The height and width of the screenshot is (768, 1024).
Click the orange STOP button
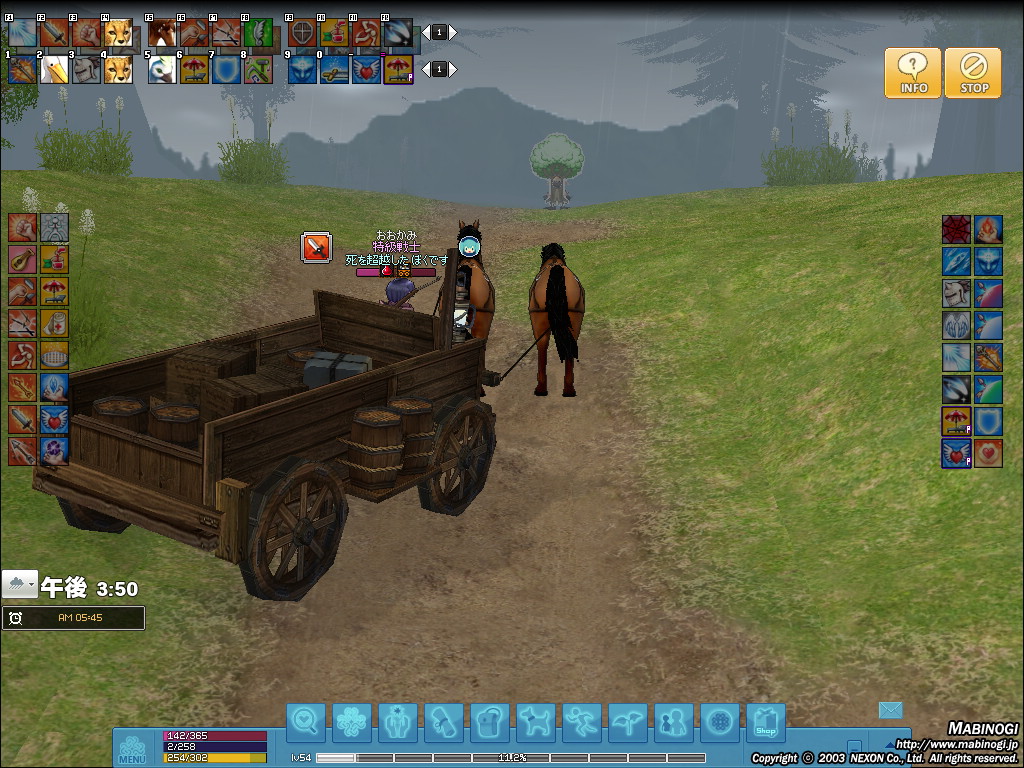[973, 73]
